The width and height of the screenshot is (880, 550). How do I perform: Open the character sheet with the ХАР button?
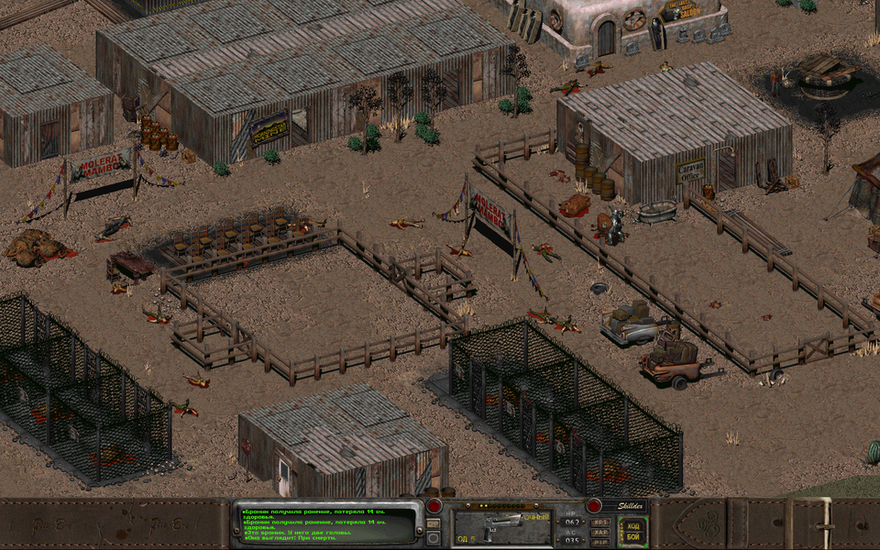coord(600,533)
